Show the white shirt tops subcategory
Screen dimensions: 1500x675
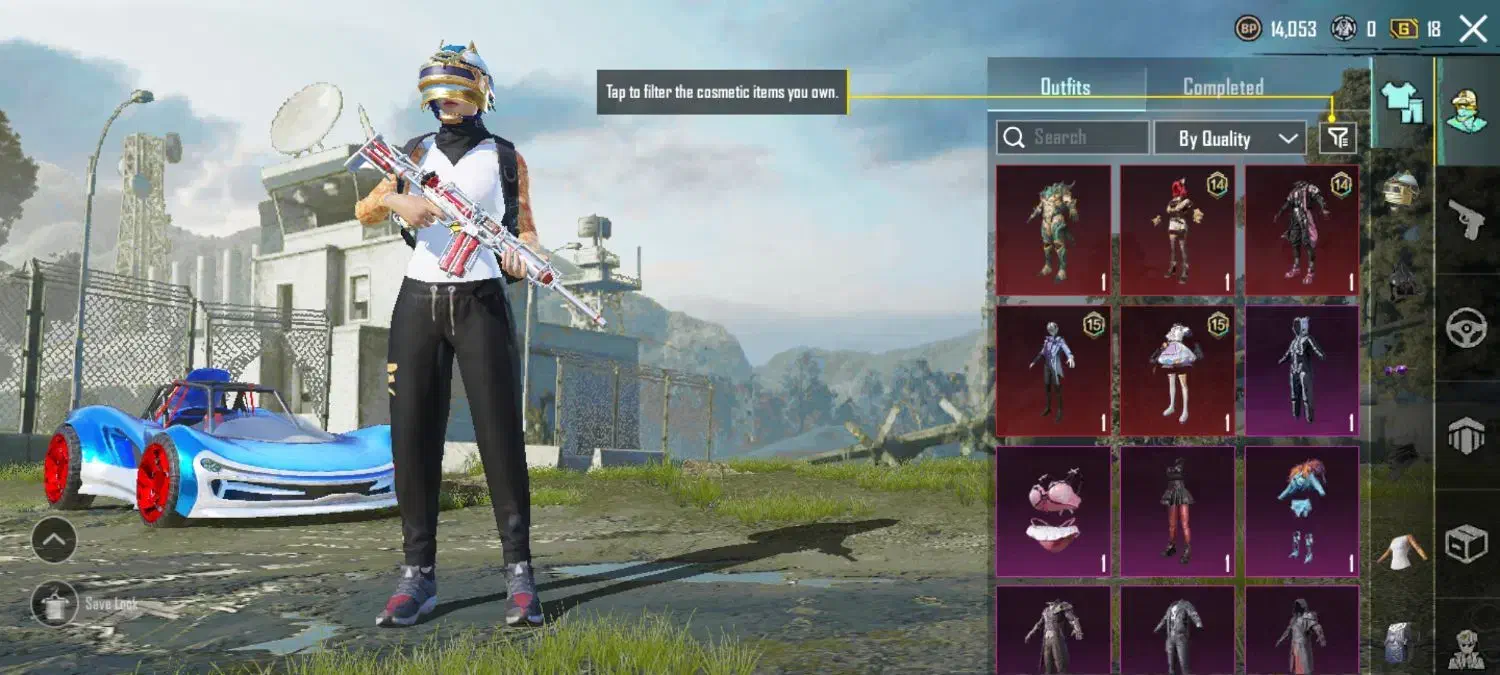[1401, 552]
